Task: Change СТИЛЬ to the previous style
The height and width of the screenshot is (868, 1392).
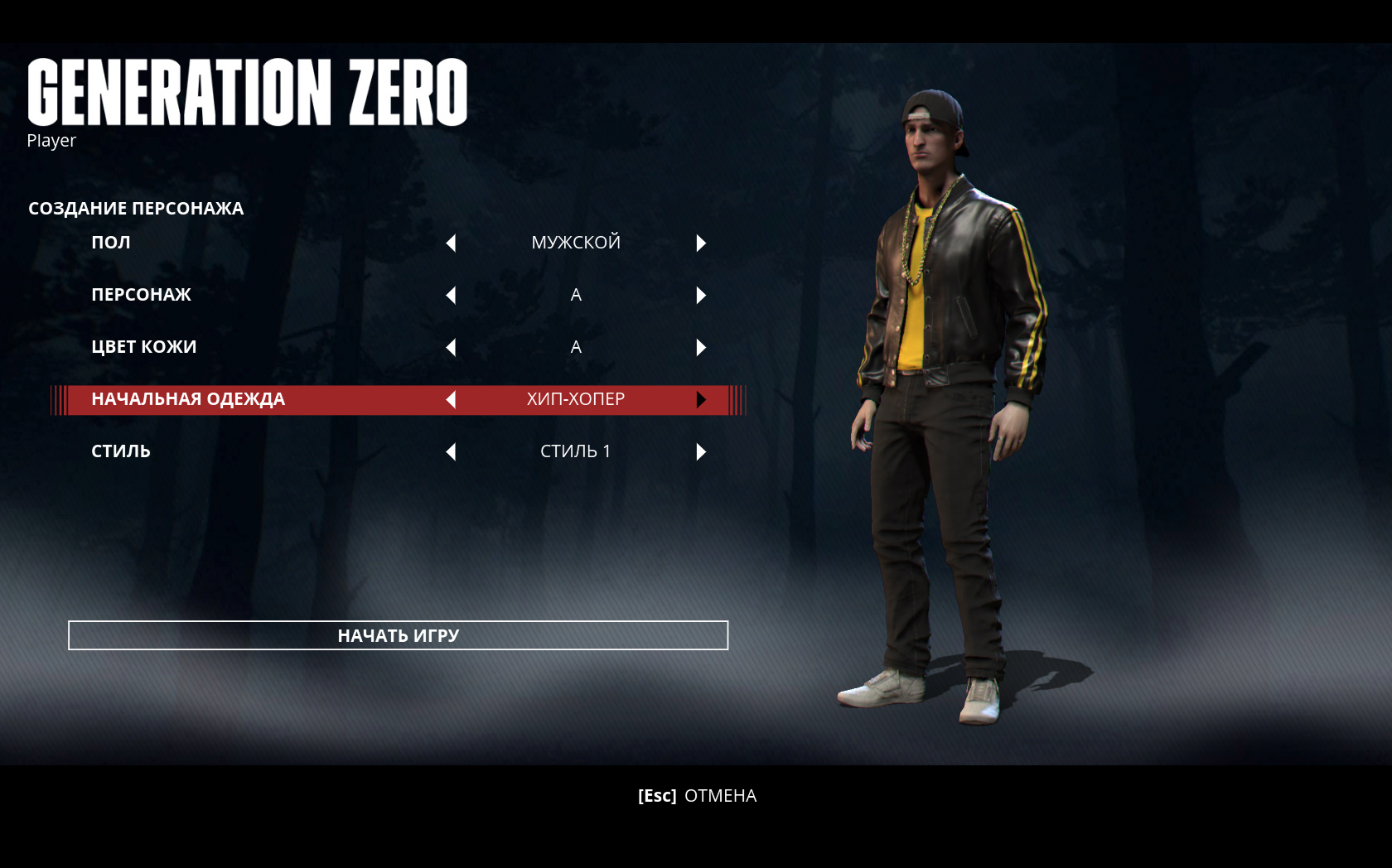Action: click(451, 451)
